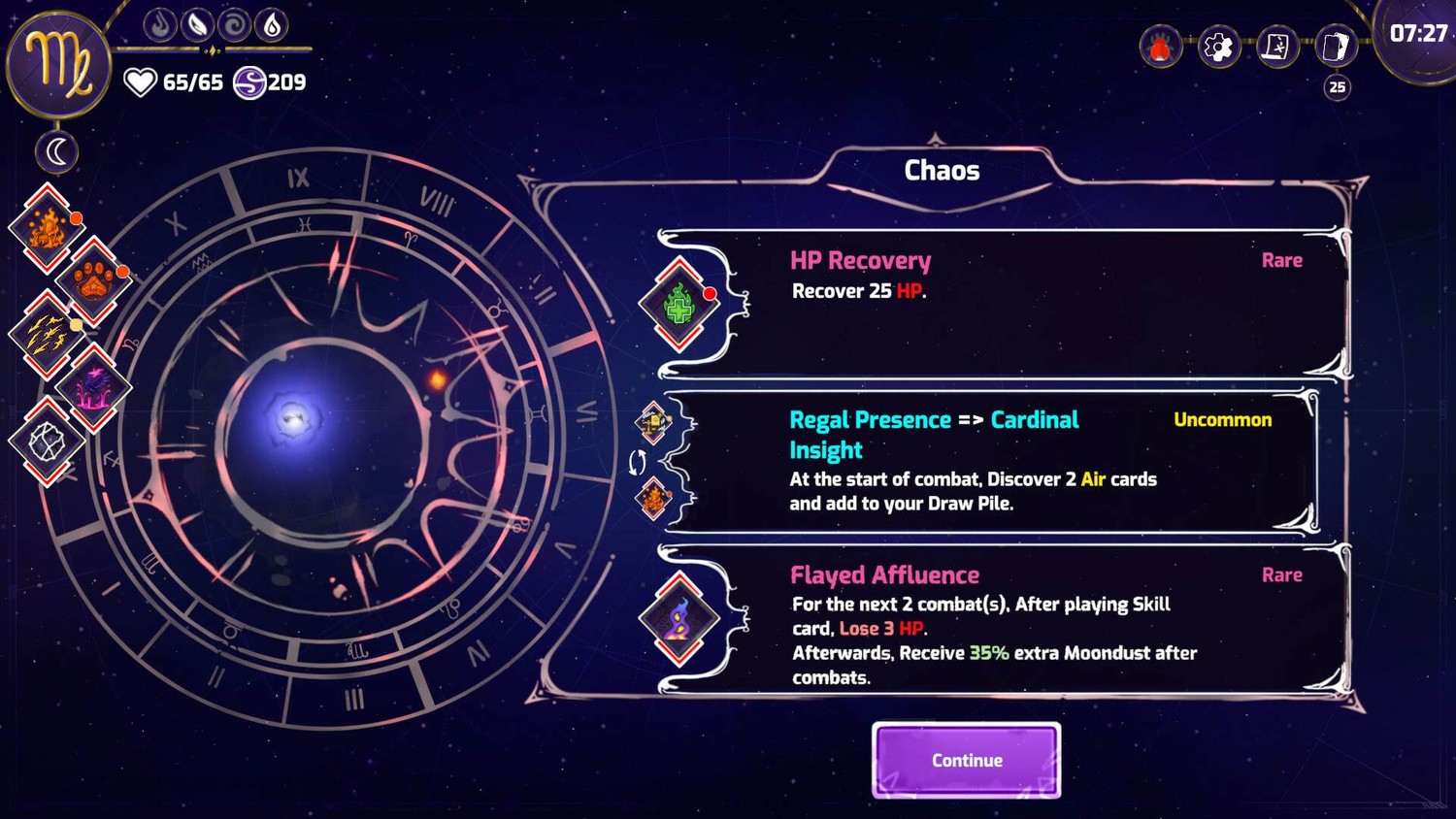View the card deck icon
This screenshot has width=1456, height=819.
tap(1336, 47)
